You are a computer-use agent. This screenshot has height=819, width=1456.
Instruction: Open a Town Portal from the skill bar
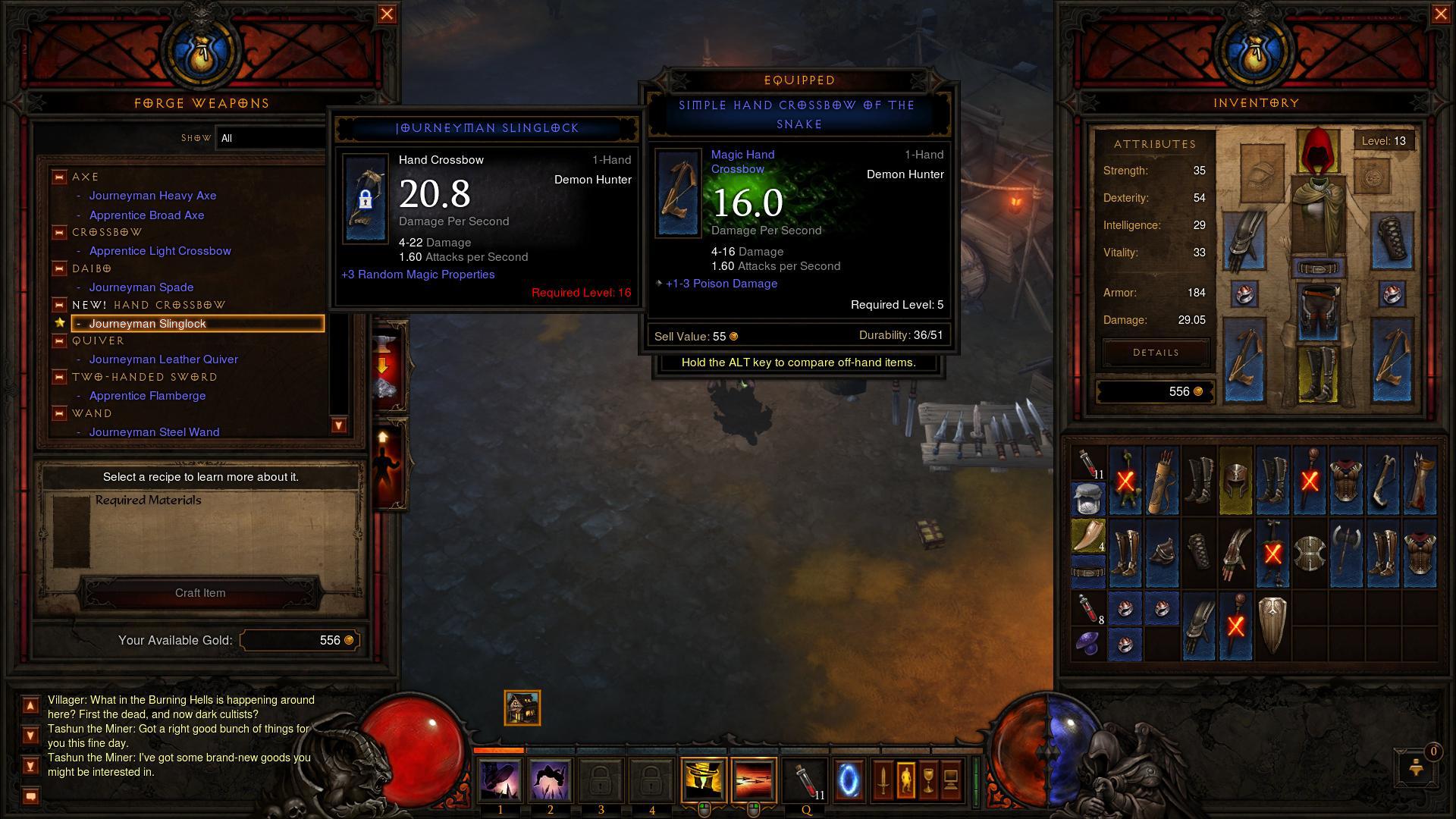pos(849,780)
